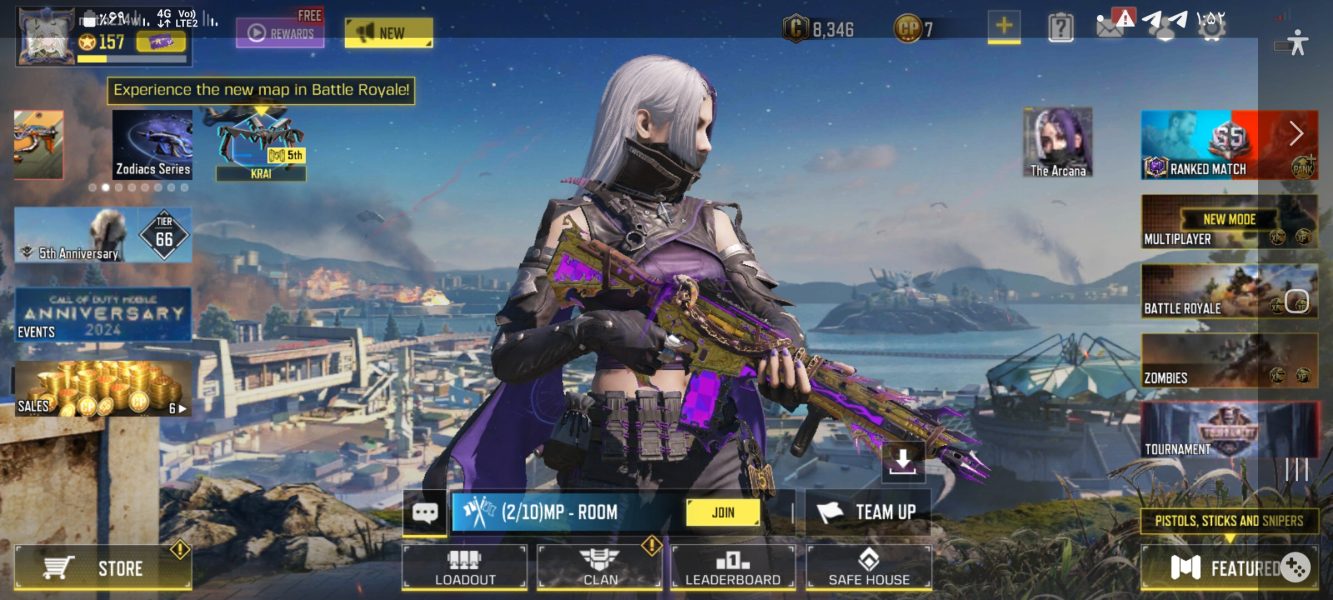This screenshot has width=1333, height=600.
Task: Open the Zombies mode
Action: (x=1229, y=361)
